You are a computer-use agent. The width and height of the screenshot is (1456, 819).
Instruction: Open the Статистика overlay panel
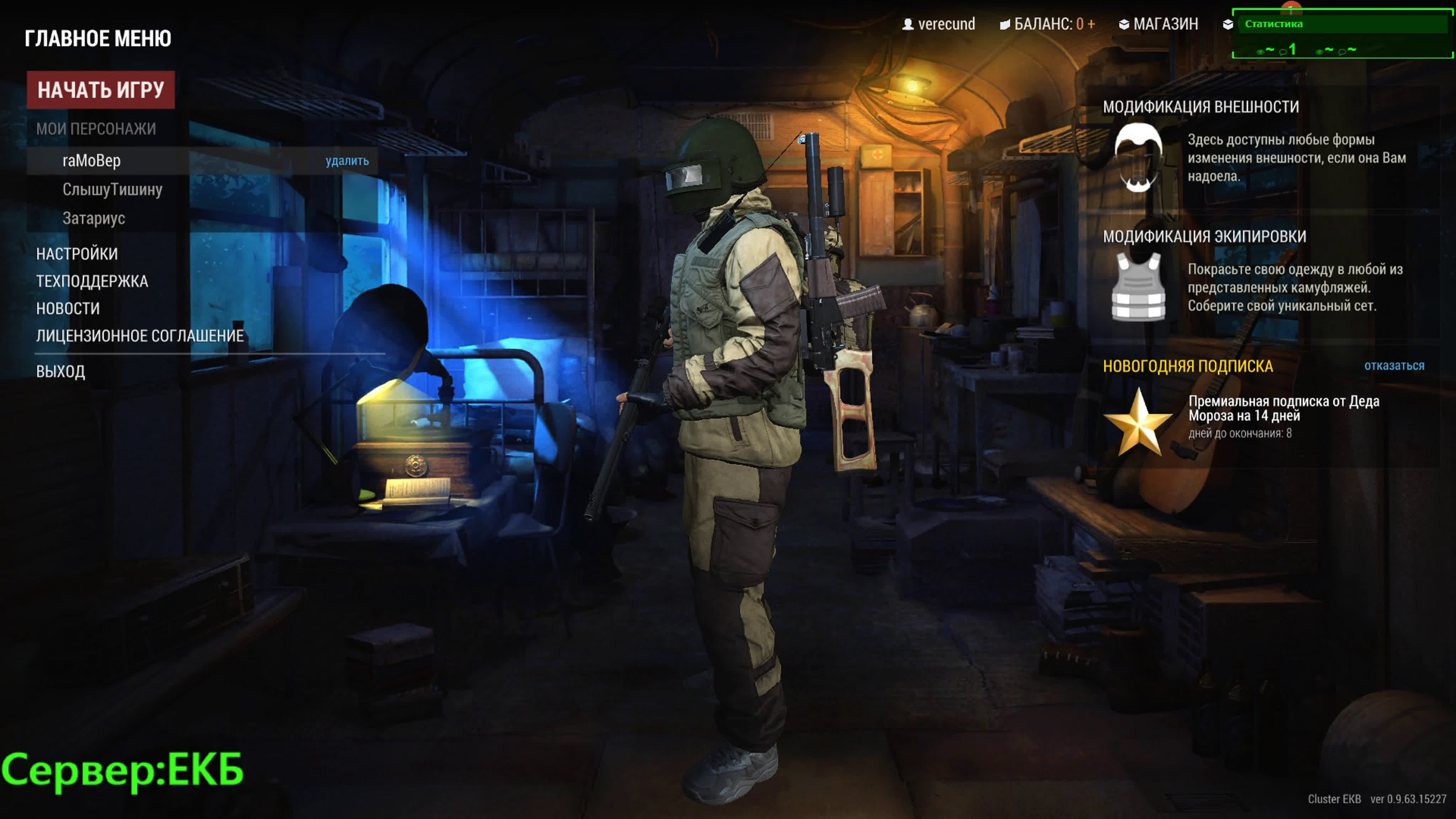click(1273, 24)
